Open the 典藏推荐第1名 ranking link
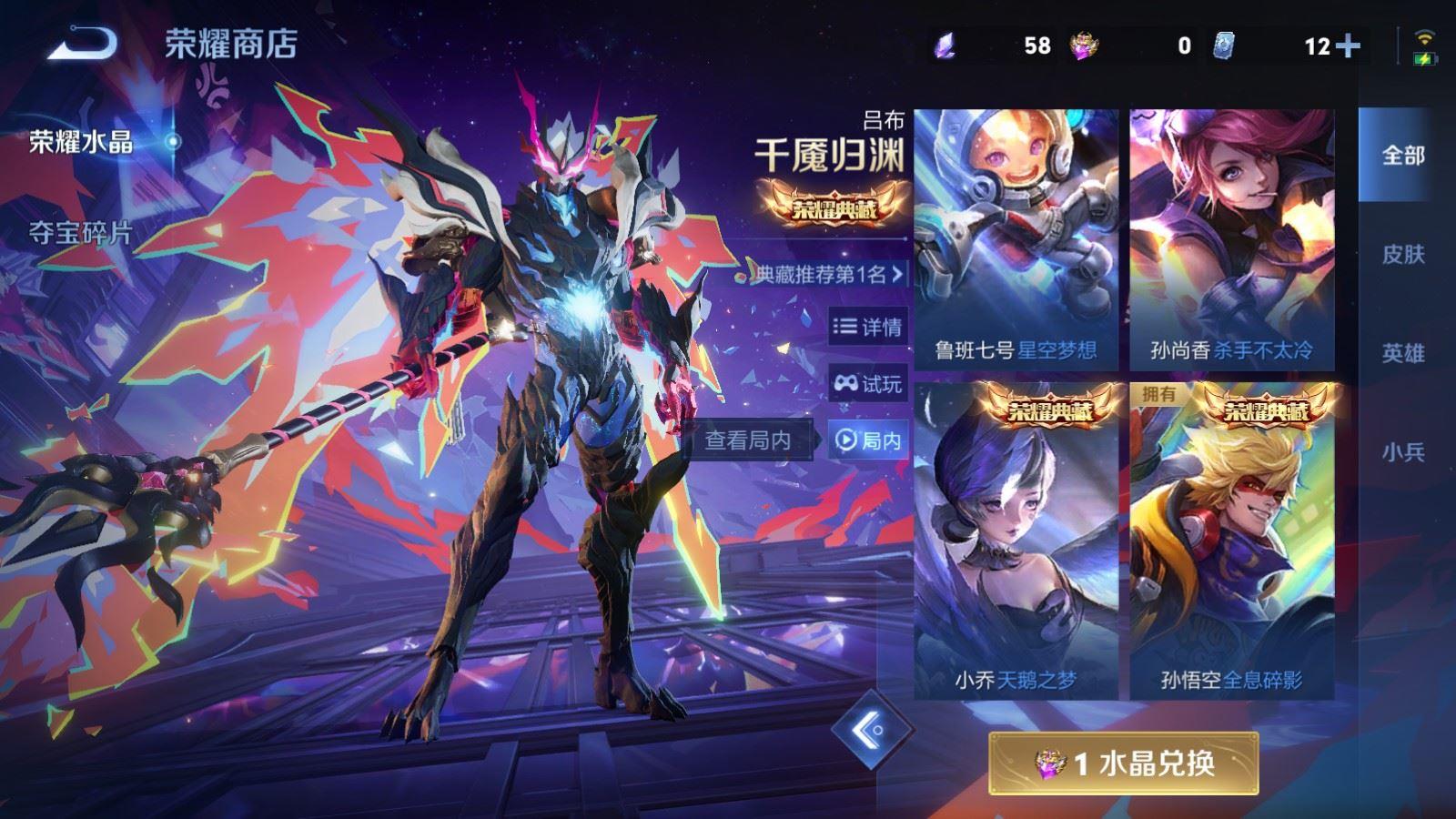Screen dimensions: 1456x819 [829, 274]
